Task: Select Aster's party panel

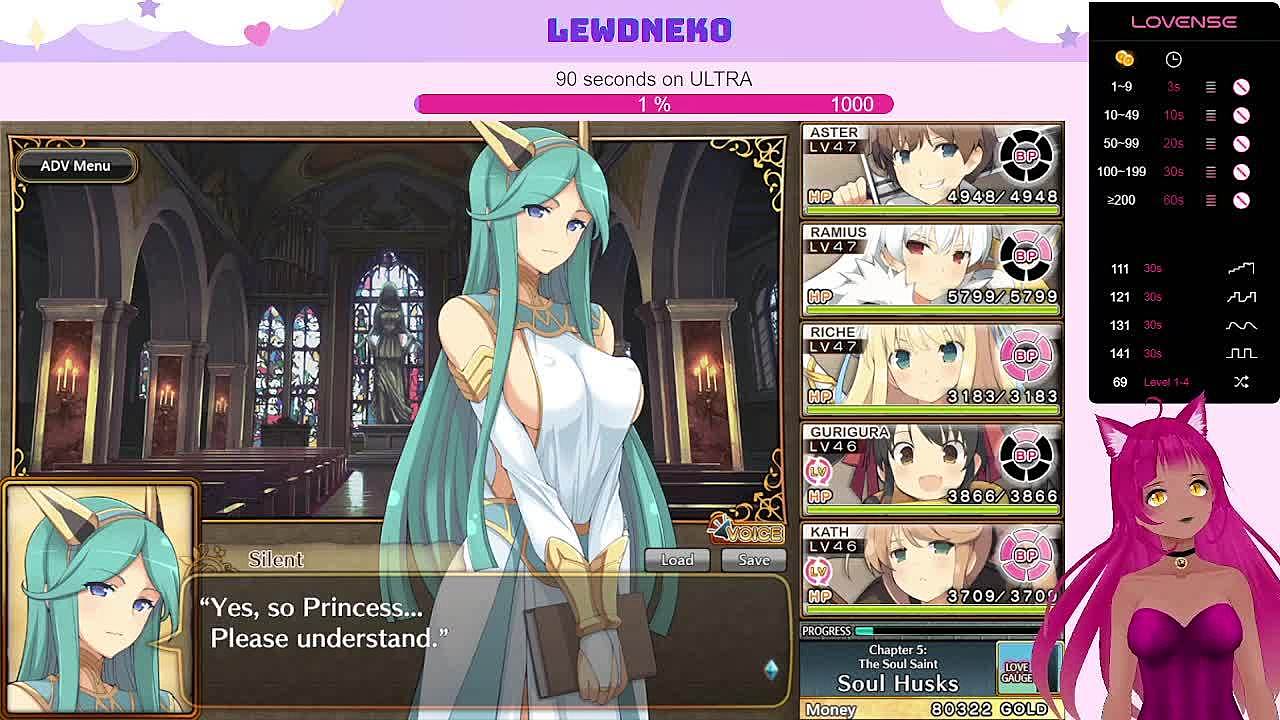Action: [931, 169]
